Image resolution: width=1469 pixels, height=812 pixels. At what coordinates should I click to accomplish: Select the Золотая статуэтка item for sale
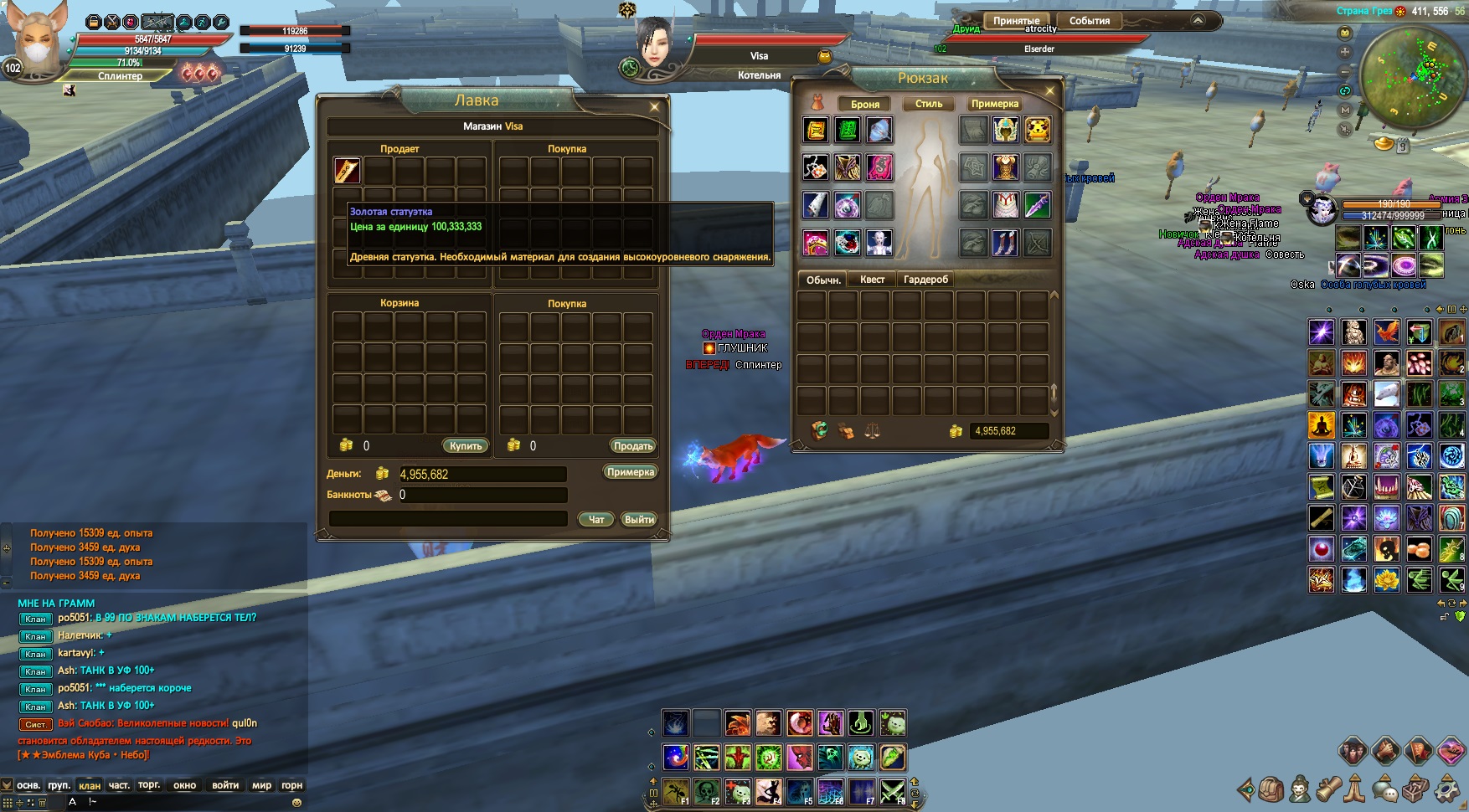point(348,170)
